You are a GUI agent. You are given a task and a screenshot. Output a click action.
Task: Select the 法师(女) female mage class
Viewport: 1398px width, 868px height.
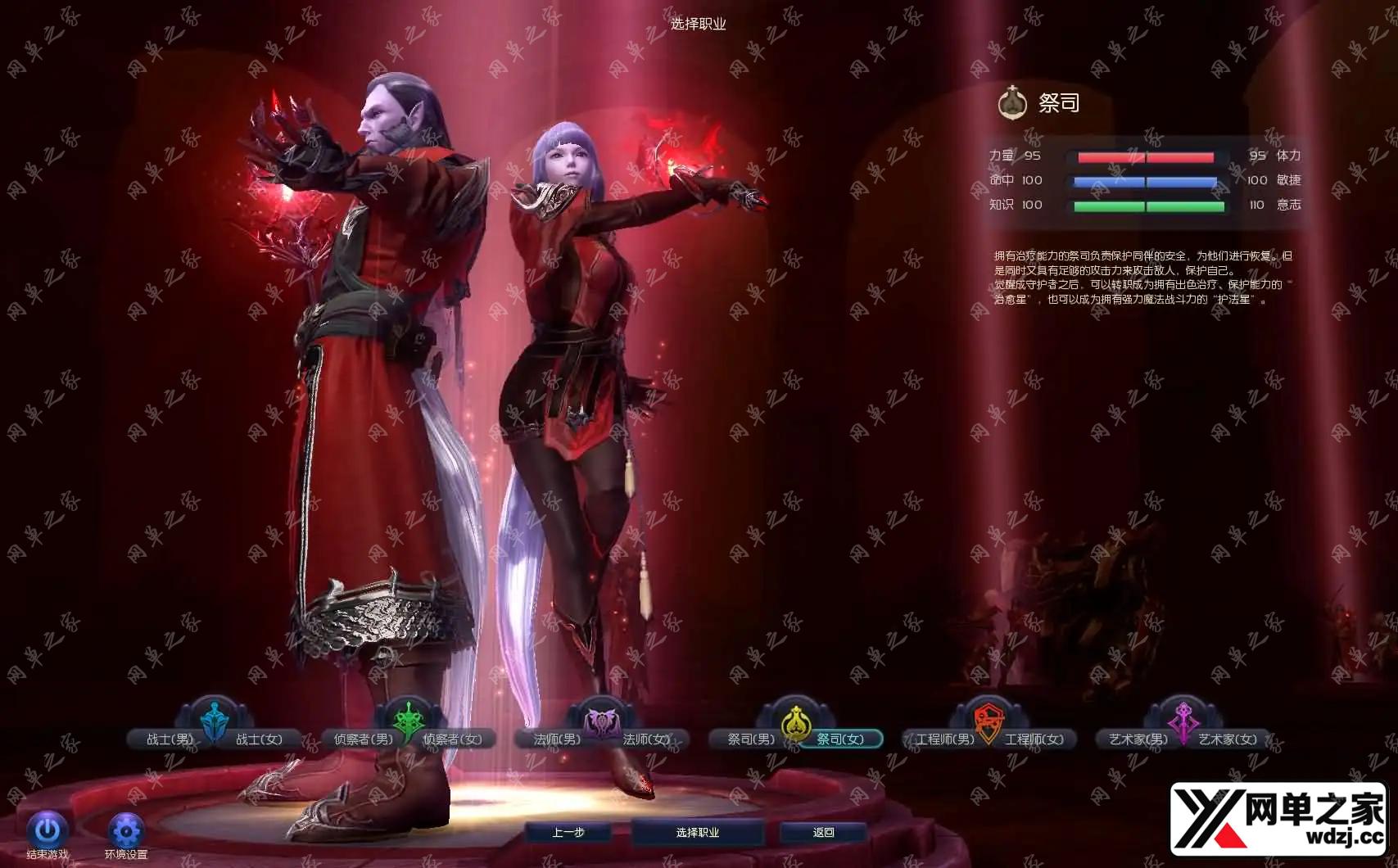(647, 739)
